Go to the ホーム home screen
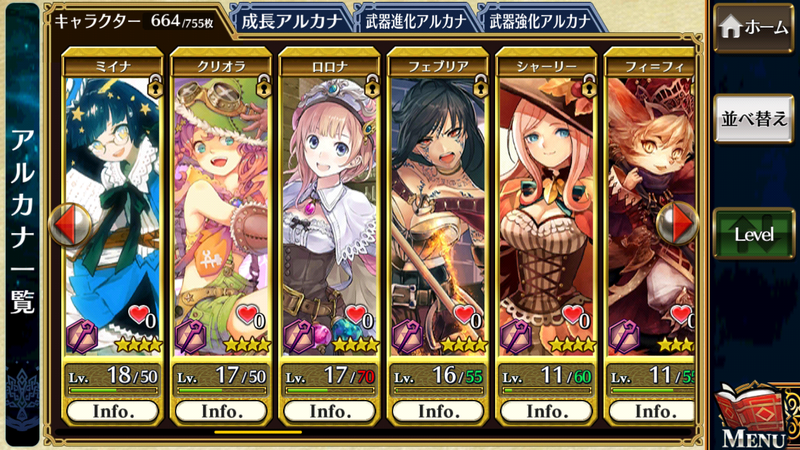 pos(754,28)
